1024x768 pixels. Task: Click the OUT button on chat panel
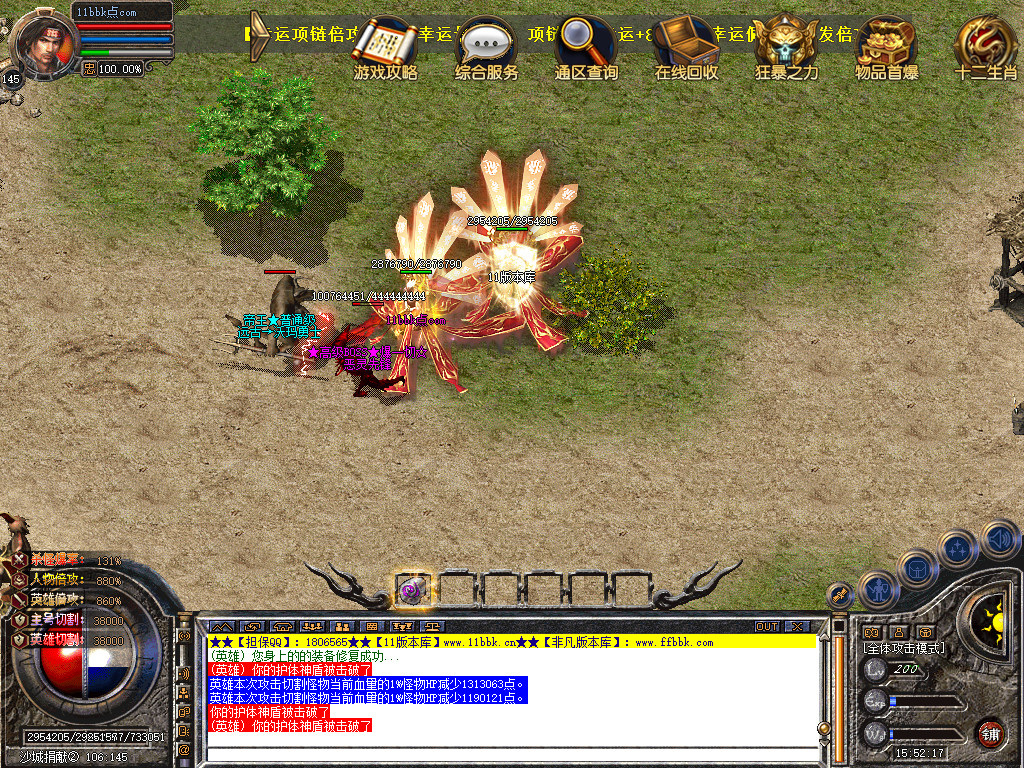767,626
